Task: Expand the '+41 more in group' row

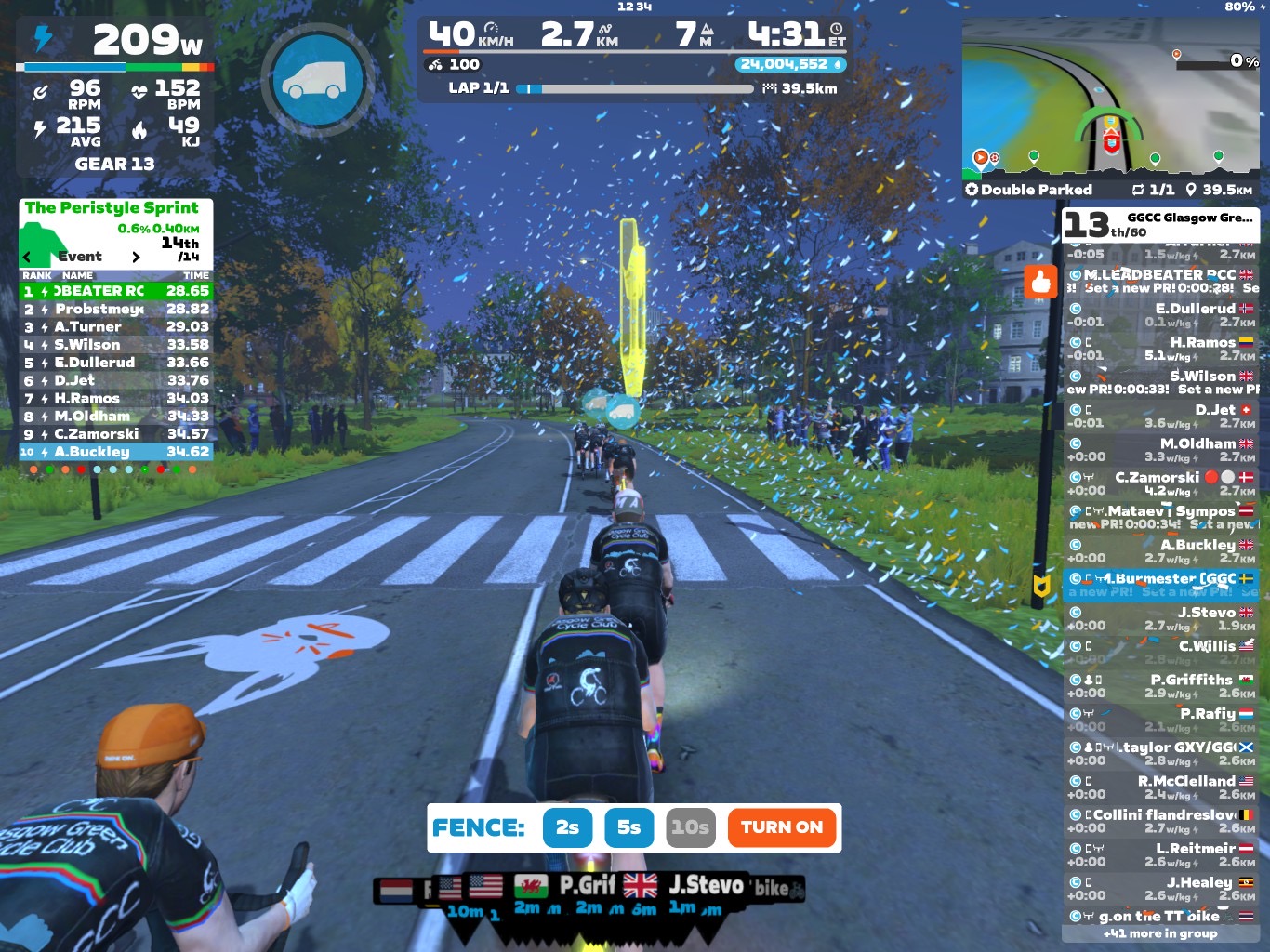Action: click(1159, 933)
